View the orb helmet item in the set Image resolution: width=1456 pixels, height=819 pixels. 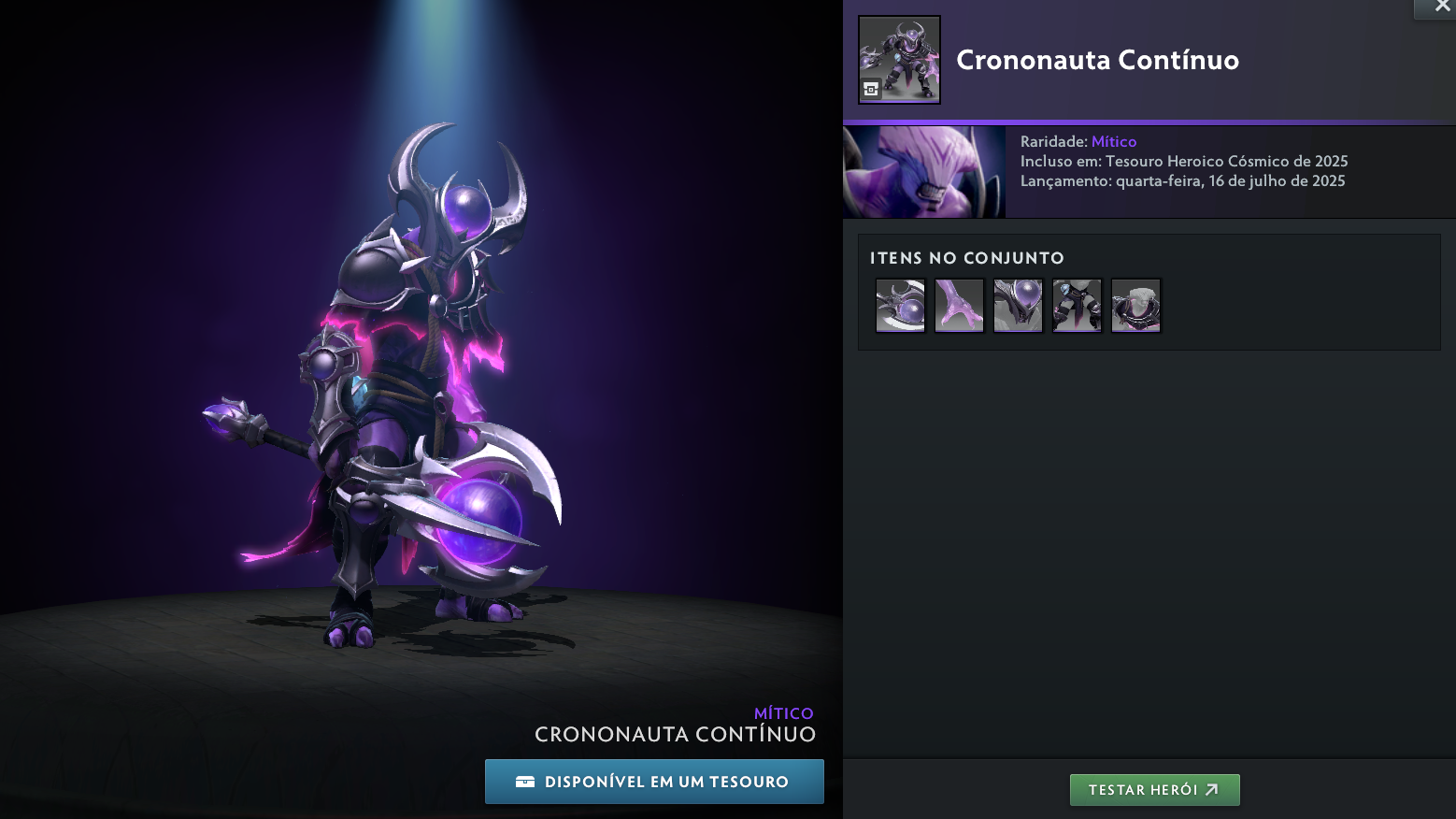[x=1018, y=306]
